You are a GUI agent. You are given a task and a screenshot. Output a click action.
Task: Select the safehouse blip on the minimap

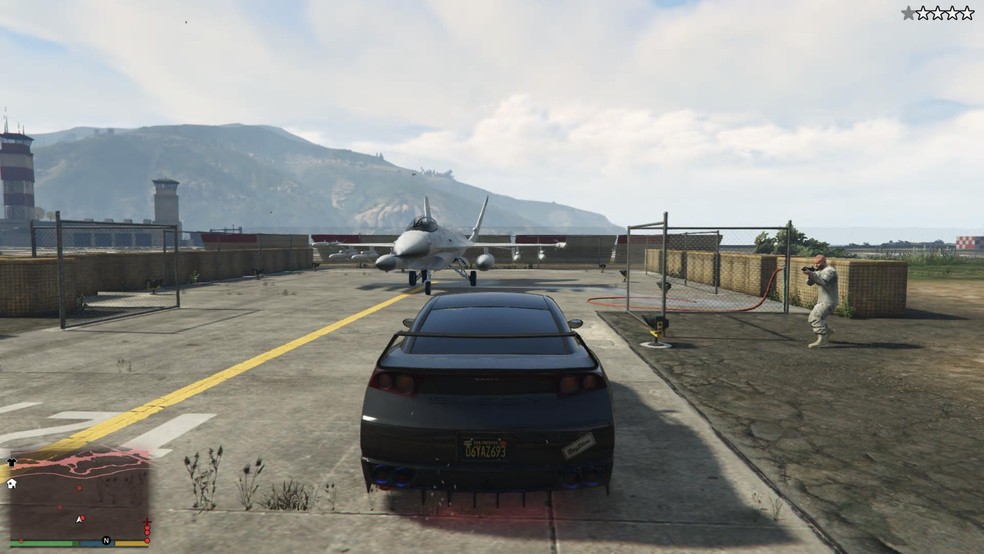point(11,483)
